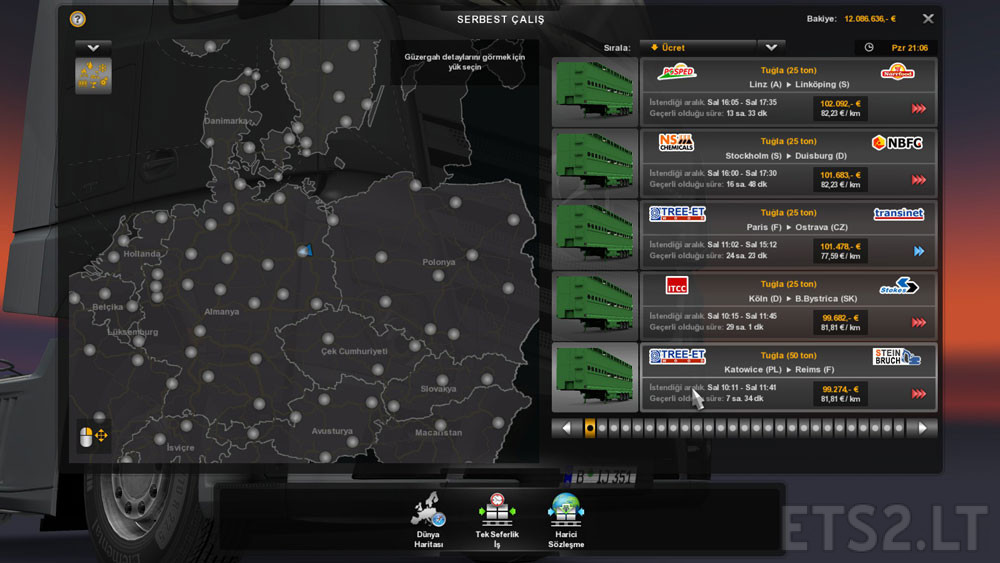Click the sort direction arrow button
Viewport: 1000px width, 563px height.
click(x=771, y=47)
